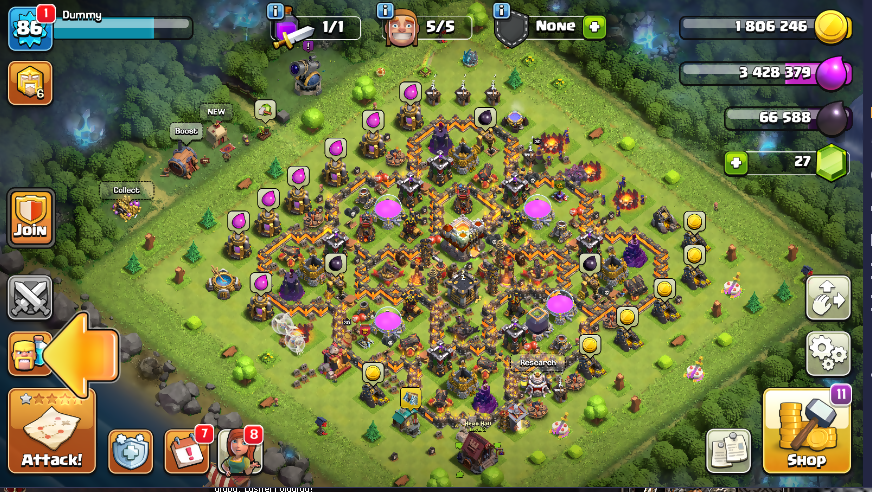Open the events calendar with 7 notifications
This screenshot has height=492, width=872.
click(186, 451)
